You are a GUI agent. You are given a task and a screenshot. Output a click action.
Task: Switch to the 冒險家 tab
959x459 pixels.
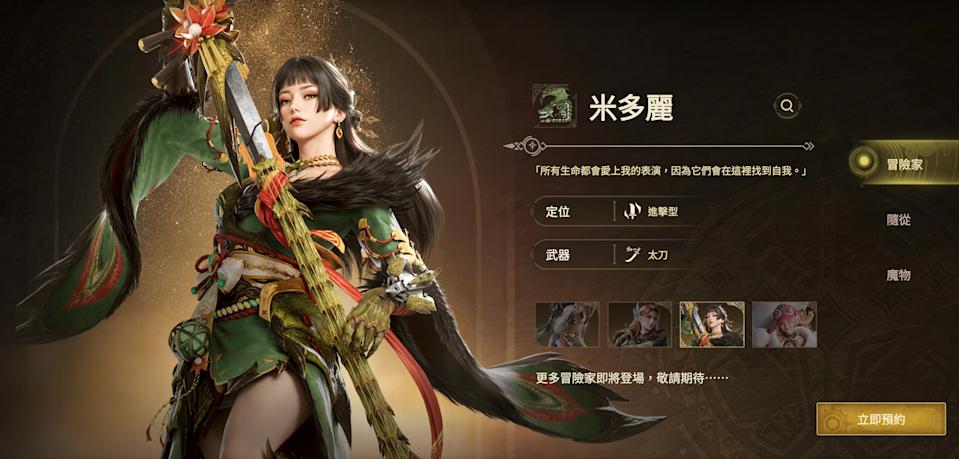point(903,164)
